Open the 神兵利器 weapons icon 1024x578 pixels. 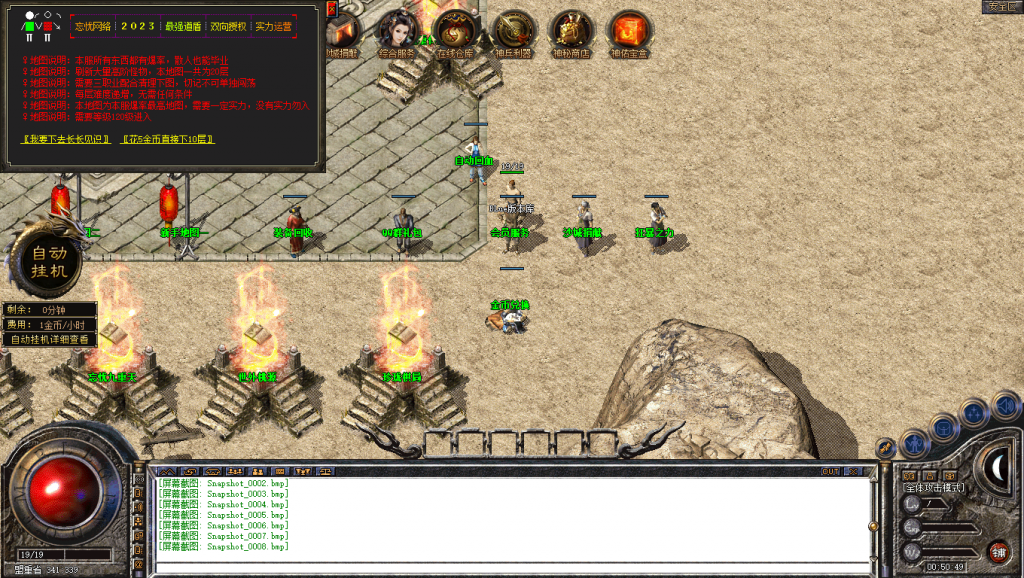pyautogui.click(x=514, y=30)
